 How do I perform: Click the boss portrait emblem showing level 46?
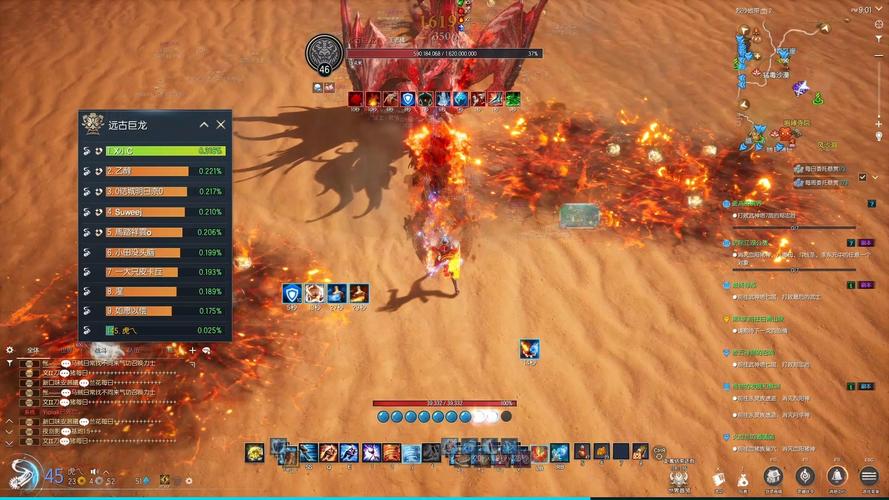coord(324,53)
